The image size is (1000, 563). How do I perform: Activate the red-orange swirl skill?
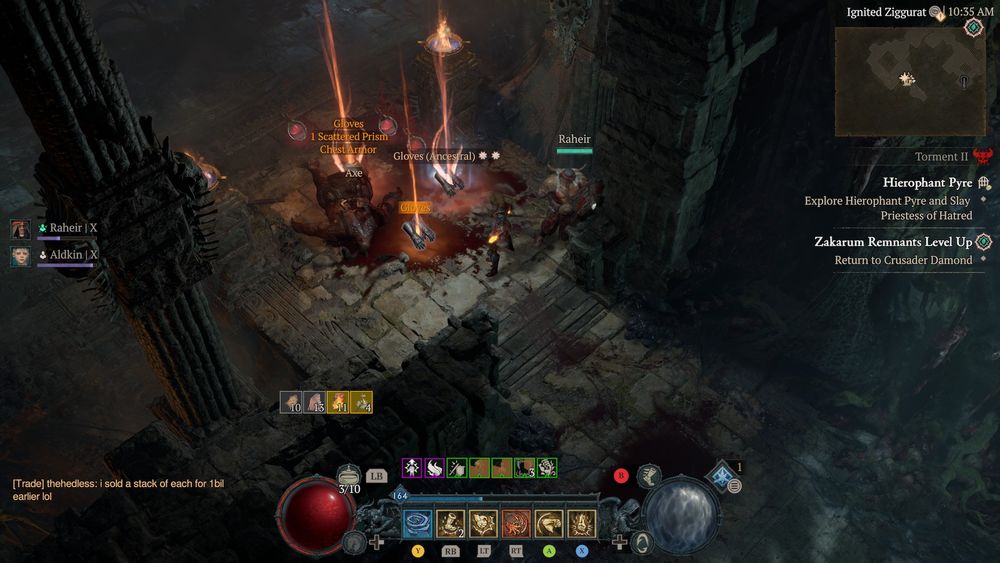[x=516, y=523]
